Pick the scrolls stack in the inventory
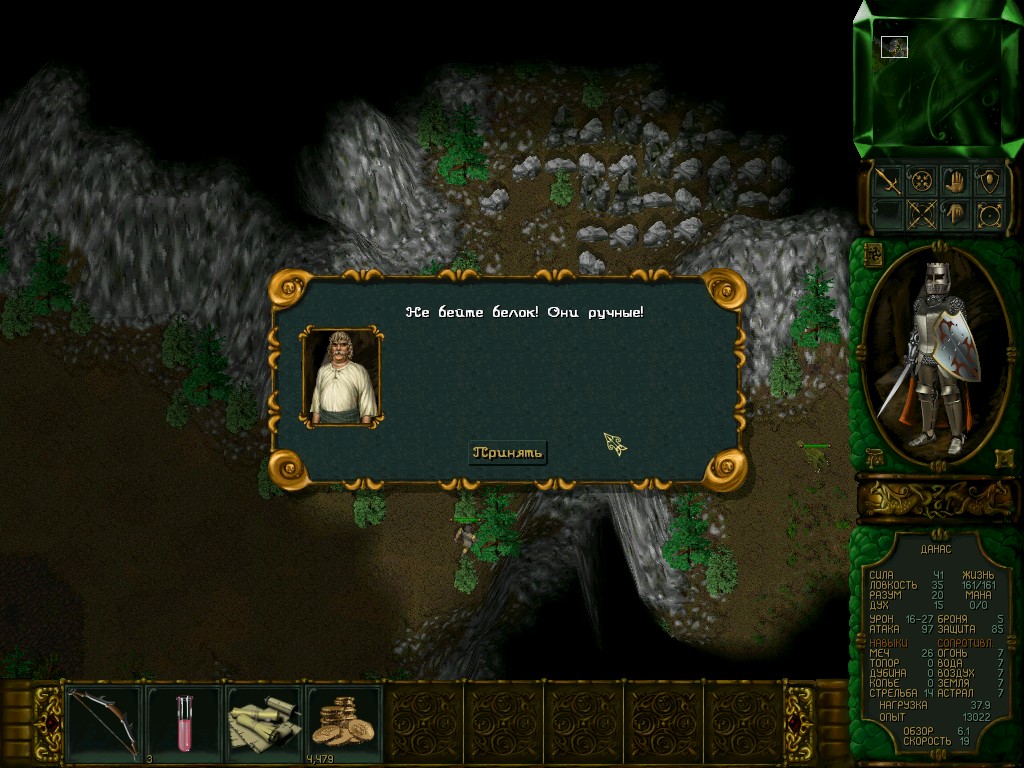 pos(264,718)
